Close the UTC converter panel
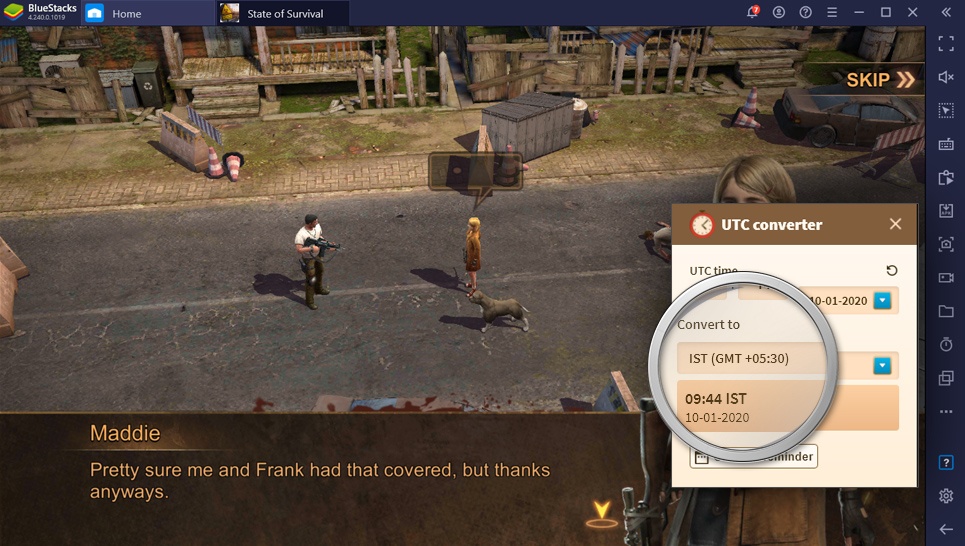This screenshot has height=546, width=965. 895,225
